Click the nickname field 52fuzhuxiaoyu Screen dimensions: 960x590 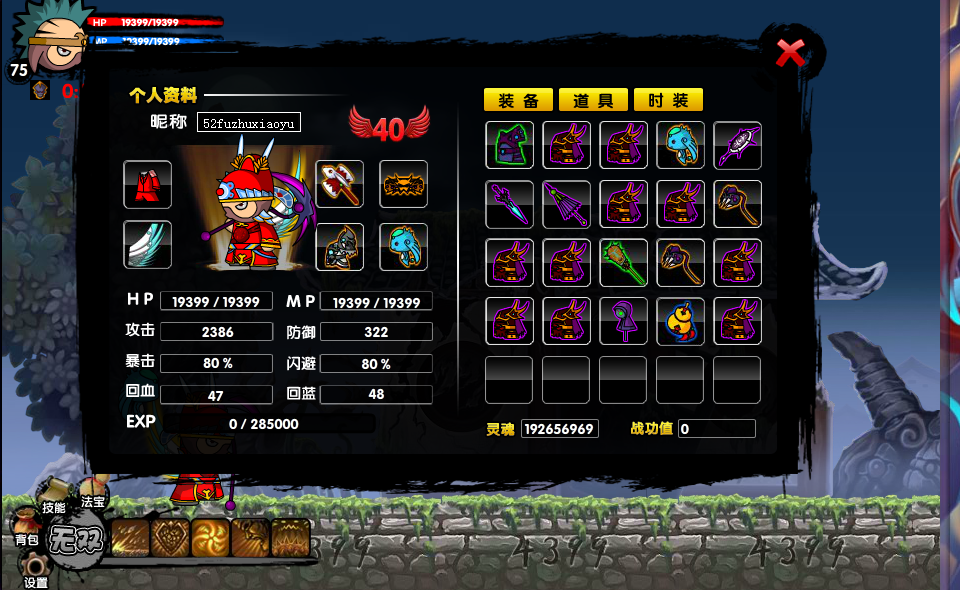point(248,123)
